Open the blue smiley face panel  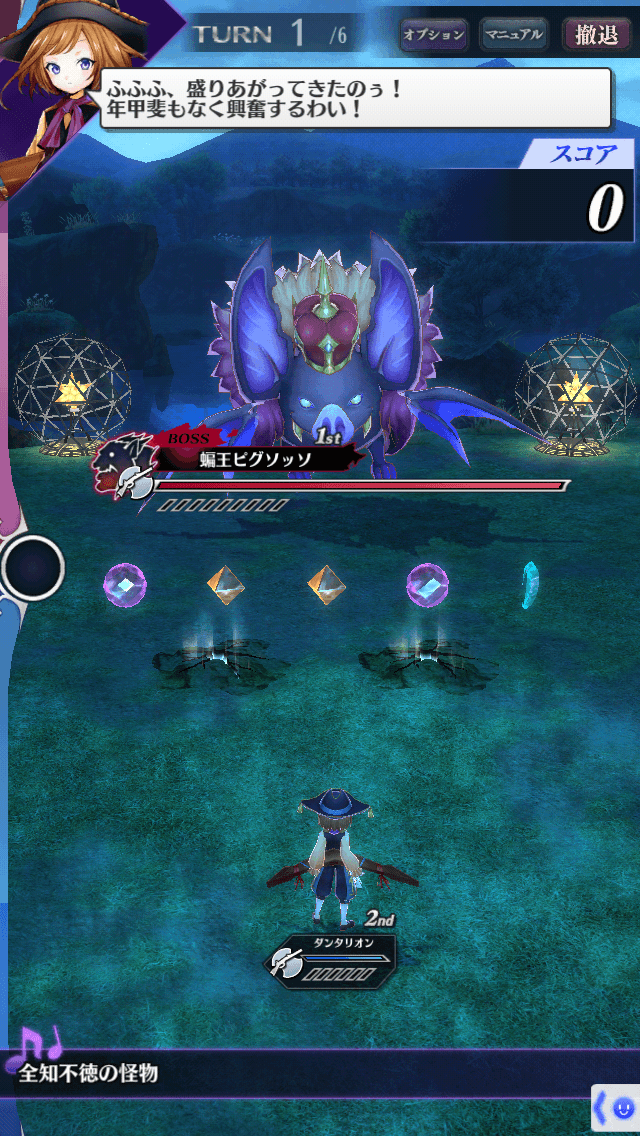pyautogui.click(x=617, y=1108)
